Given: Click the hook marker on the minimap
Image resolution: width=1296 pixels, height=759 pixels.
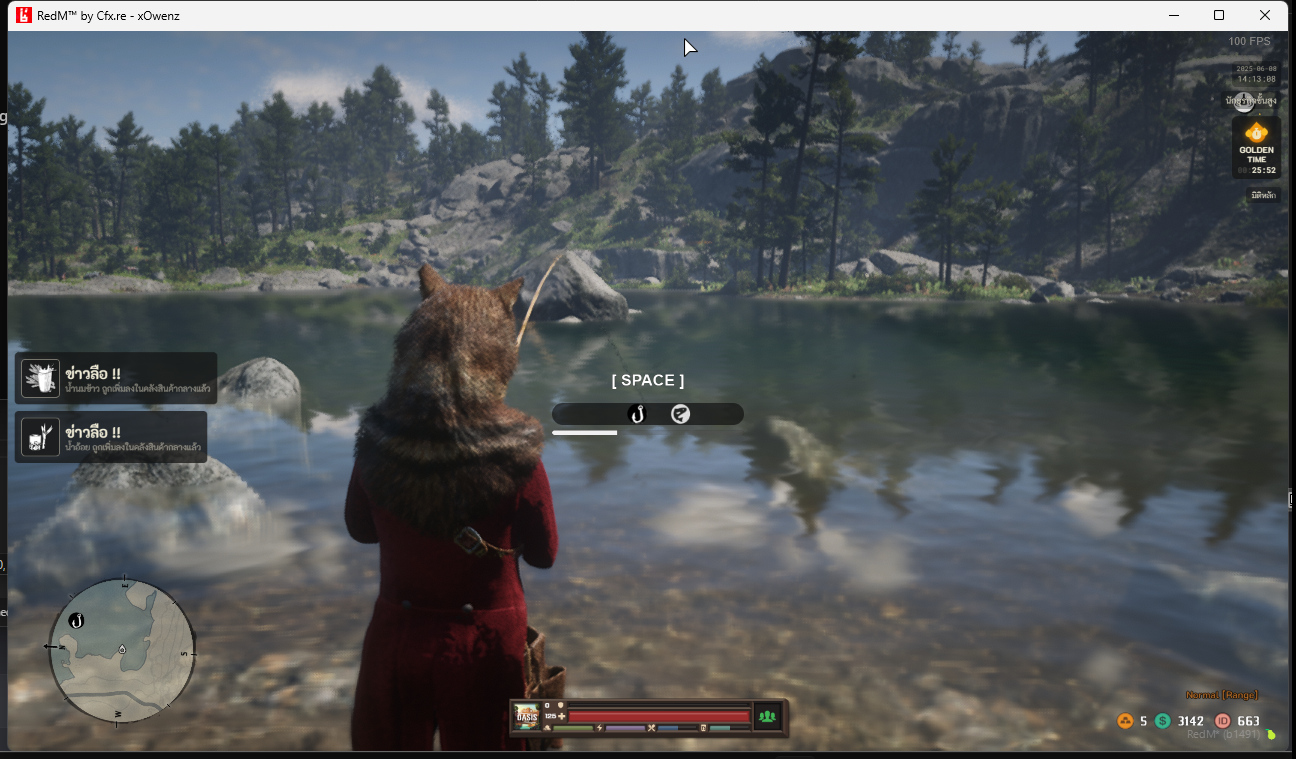Looking at the screenshot, I should coord(75,620).
